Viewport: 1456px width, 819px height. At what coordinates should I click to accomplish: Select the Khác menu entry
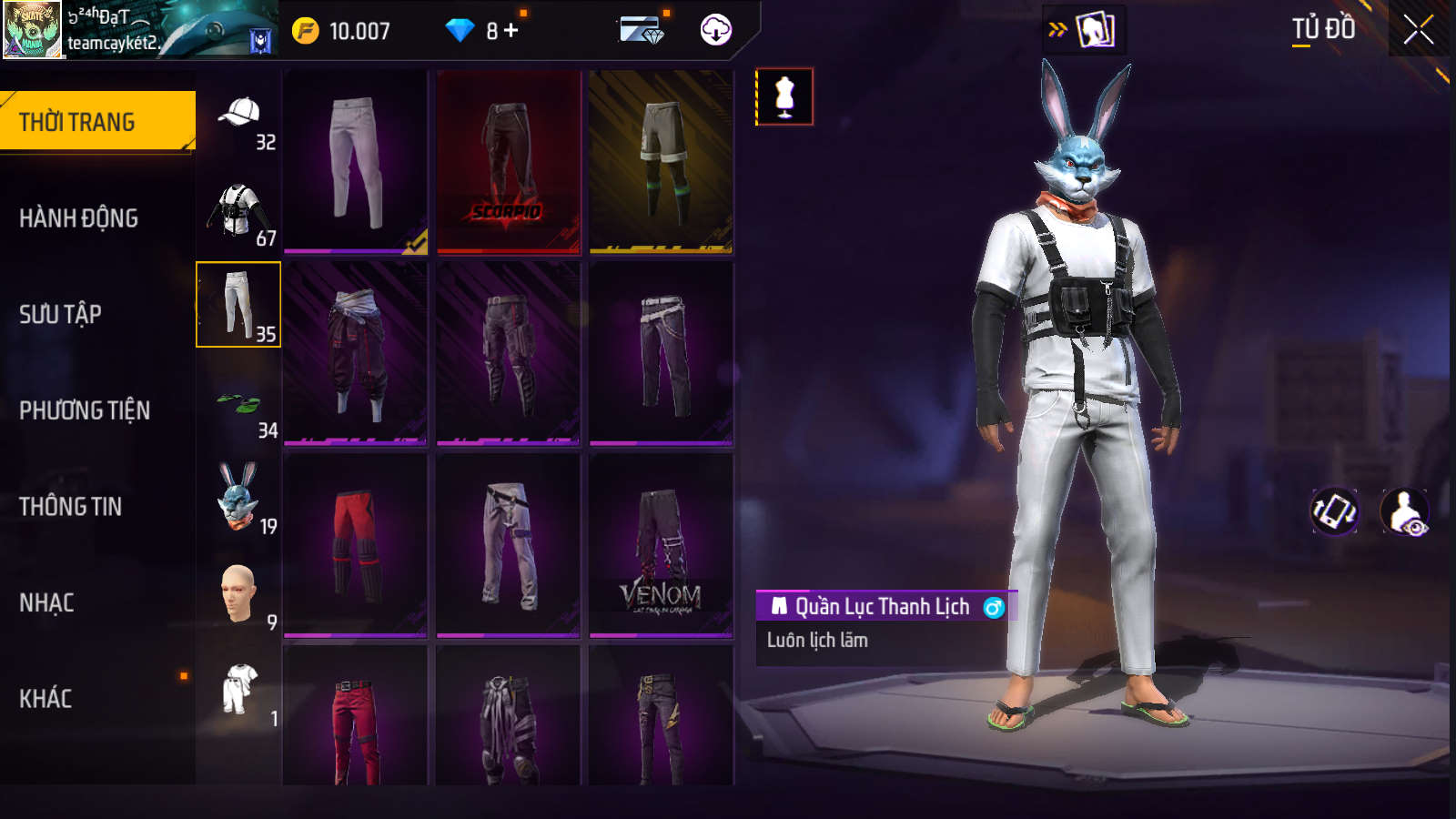coord(46,699)
